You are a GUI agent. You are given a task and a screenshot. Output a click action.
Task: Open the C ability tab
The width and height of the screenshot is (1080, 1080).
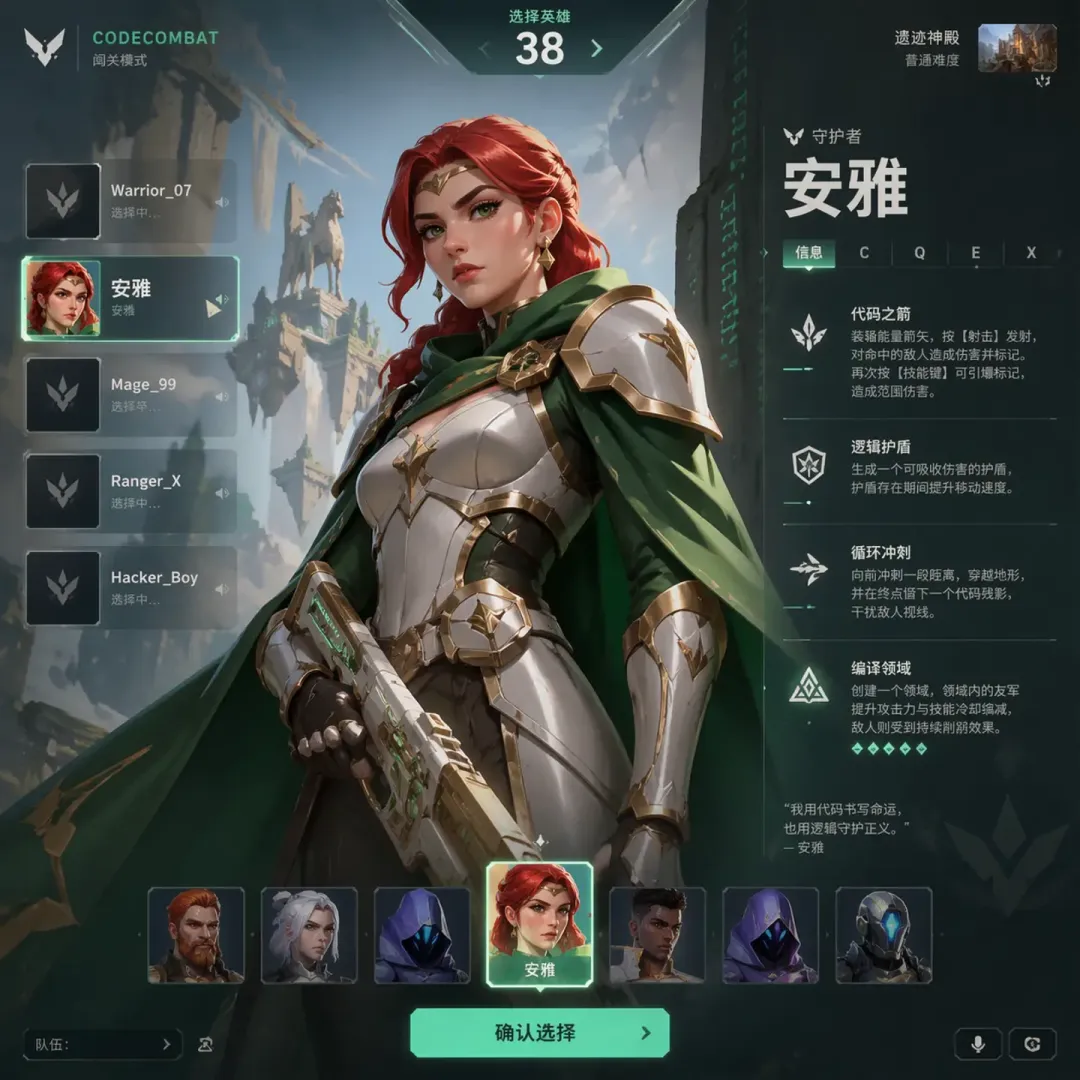(x=864, y=253)
